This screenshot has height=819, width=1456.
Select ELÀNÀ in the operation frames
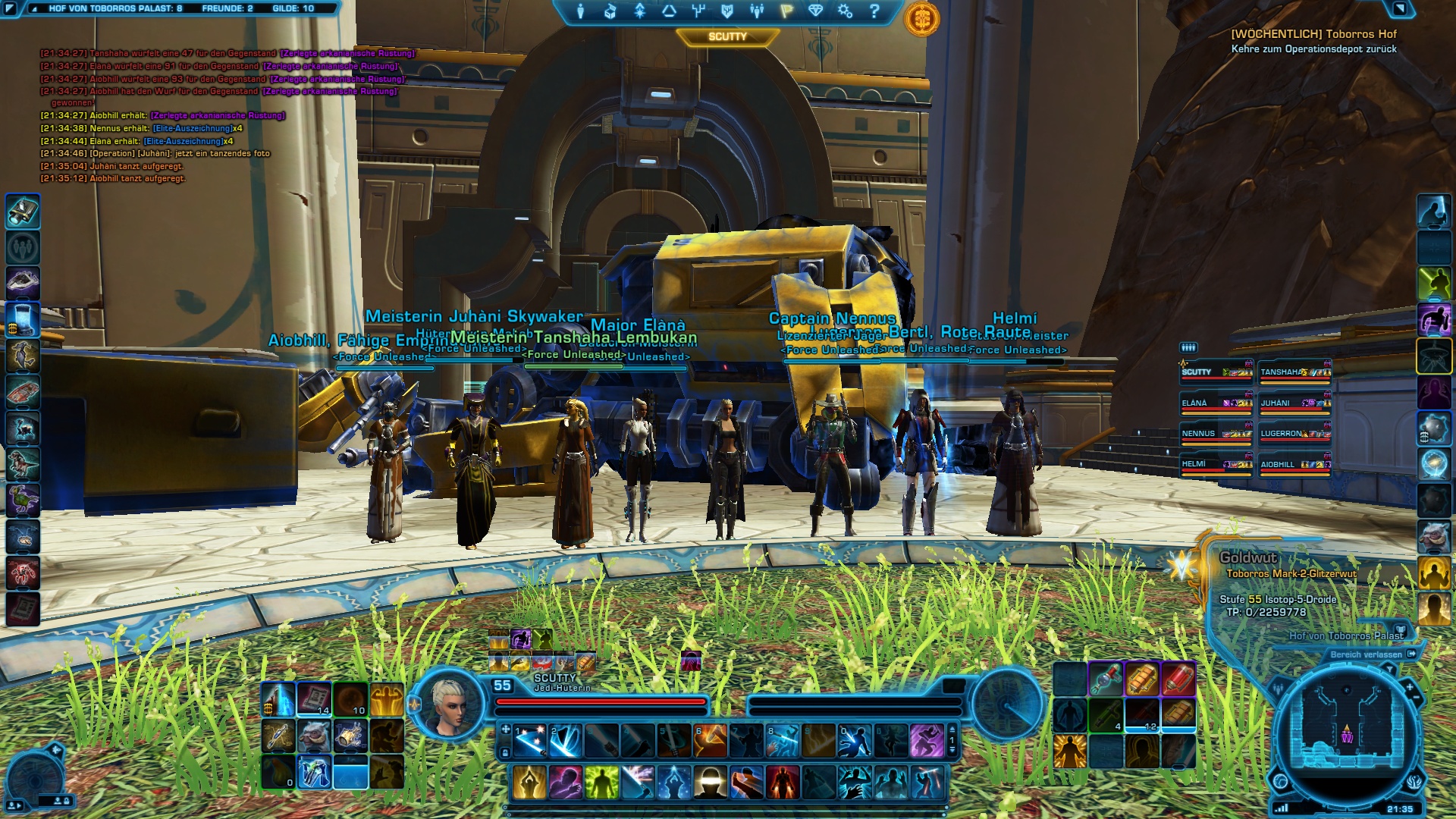(1216, 403)
